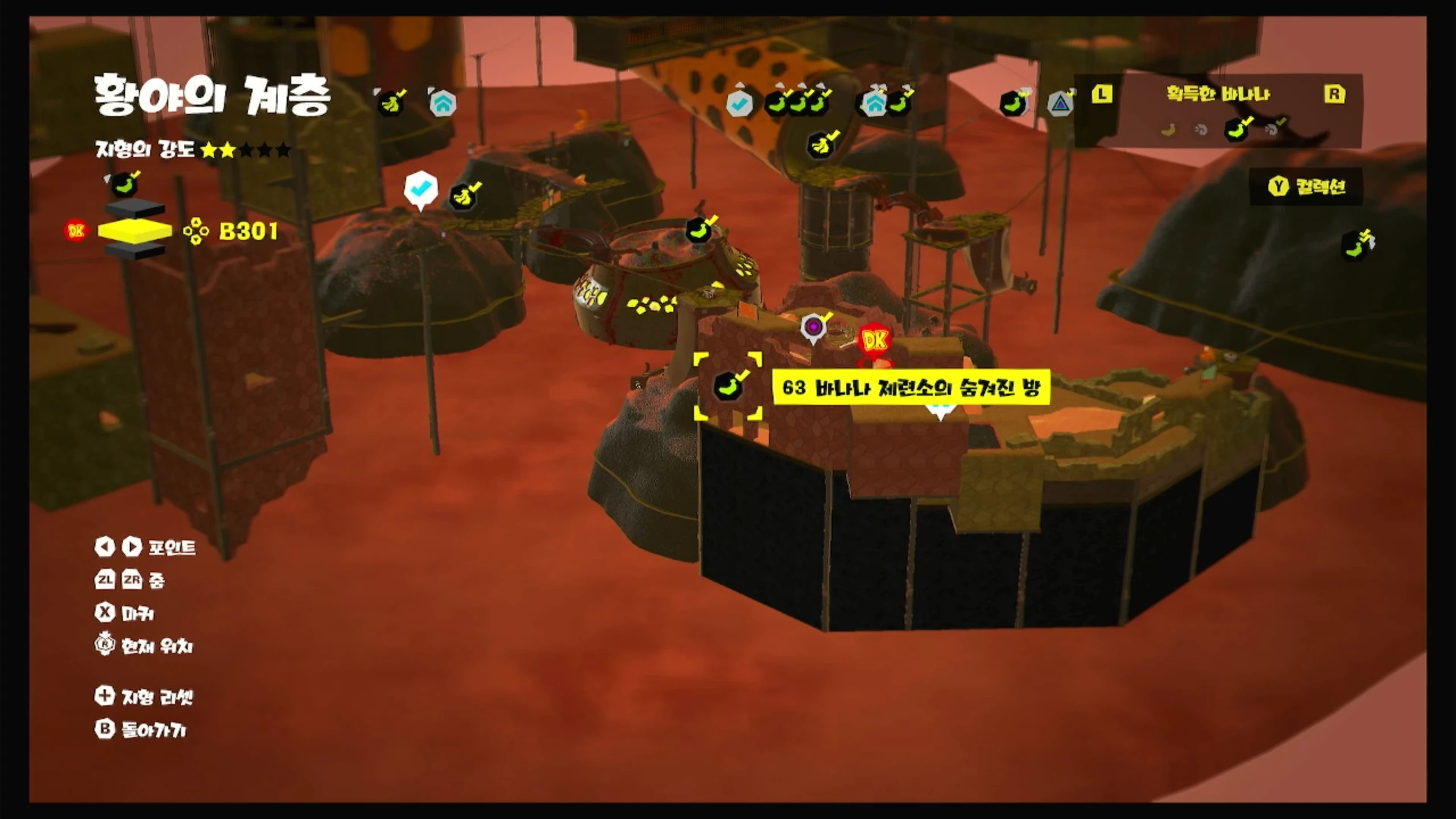Viewport: 1456px width, 819px height.
Task: Select the triangle-symbol marker beside the banana filter panel
Action: click(x=1060, y=104)
